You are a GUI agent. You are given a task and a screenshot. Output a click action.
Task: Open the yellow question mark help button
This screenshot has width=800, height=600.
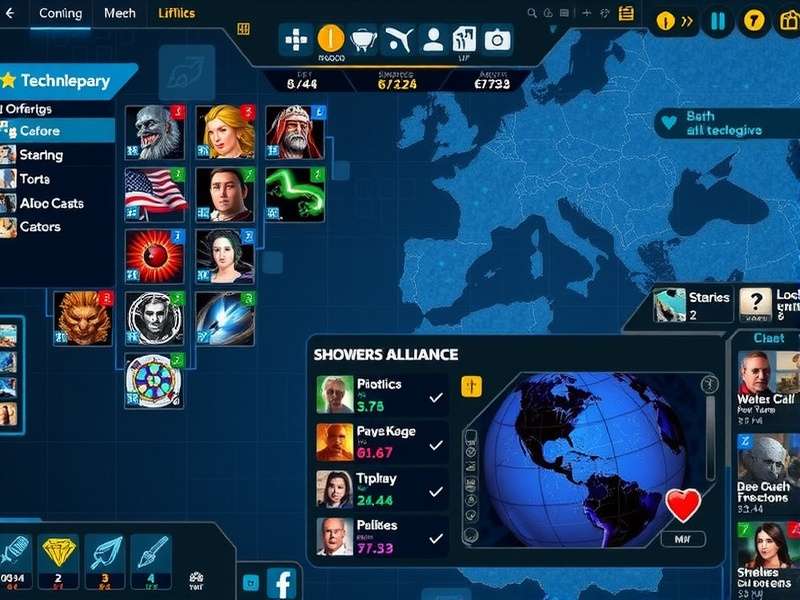(x=755, y=20)
